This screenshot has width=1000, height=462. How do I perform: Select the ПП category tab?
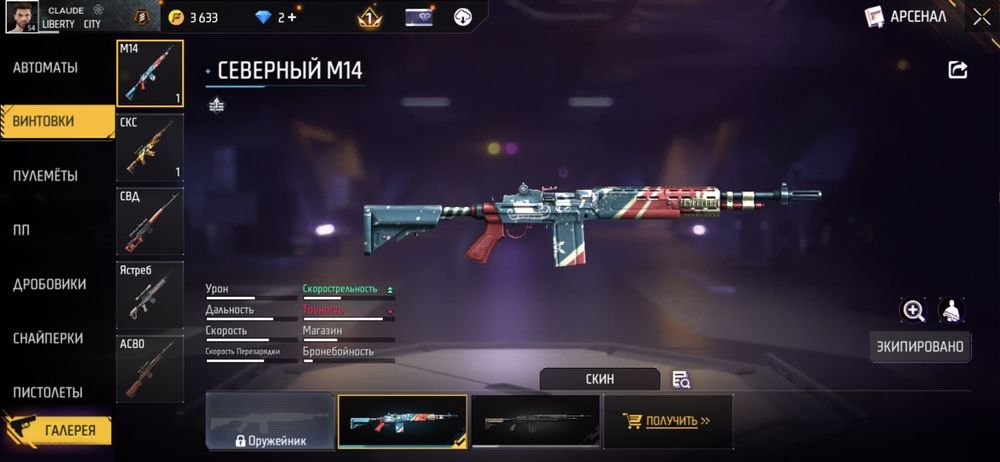(22, 230)
